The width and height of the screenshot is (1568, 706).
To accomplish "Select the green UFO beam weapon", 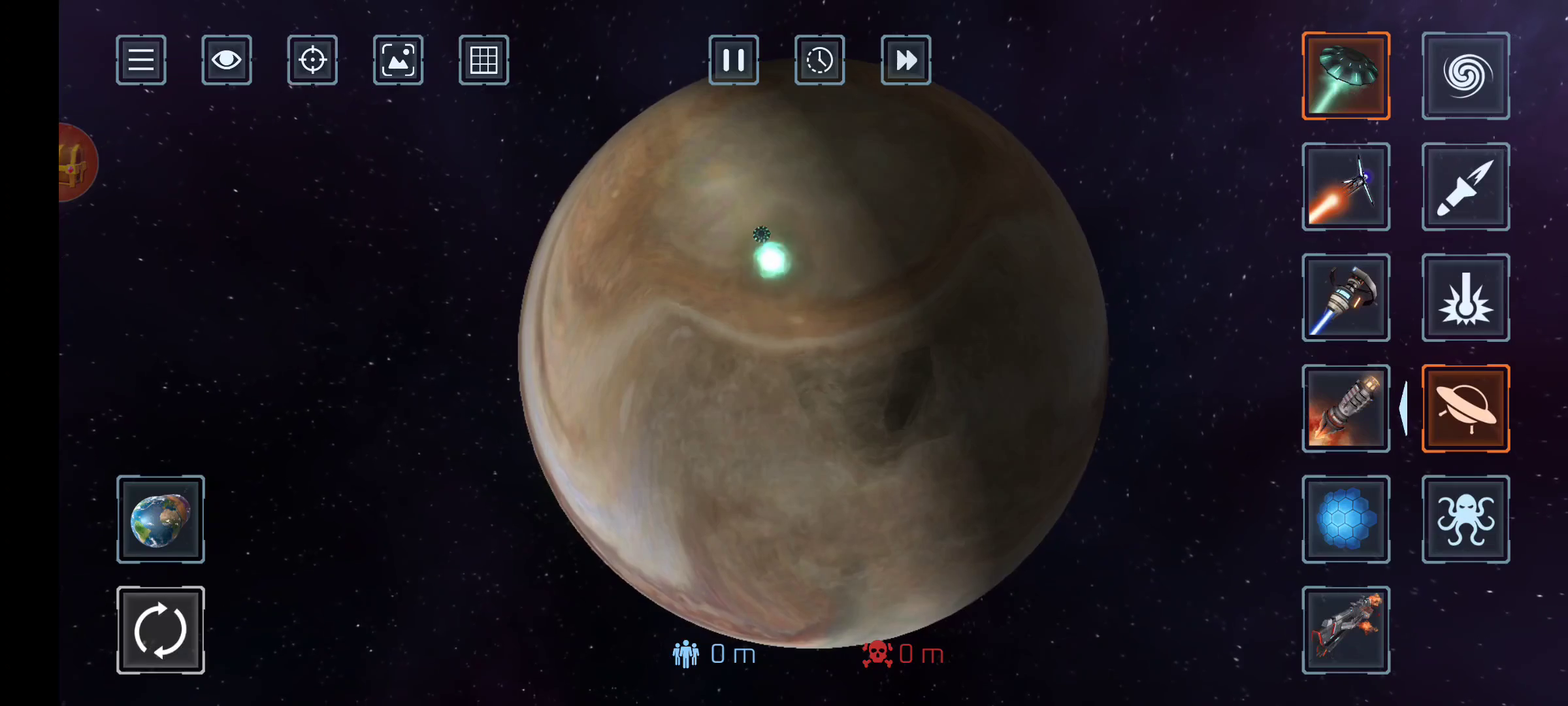I will pos(1346,76).
